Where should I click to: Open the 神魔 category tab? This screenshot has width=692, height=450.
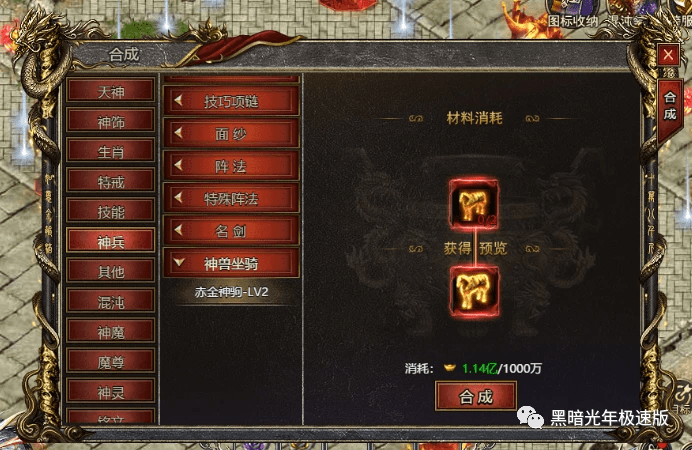click(111, 331)
